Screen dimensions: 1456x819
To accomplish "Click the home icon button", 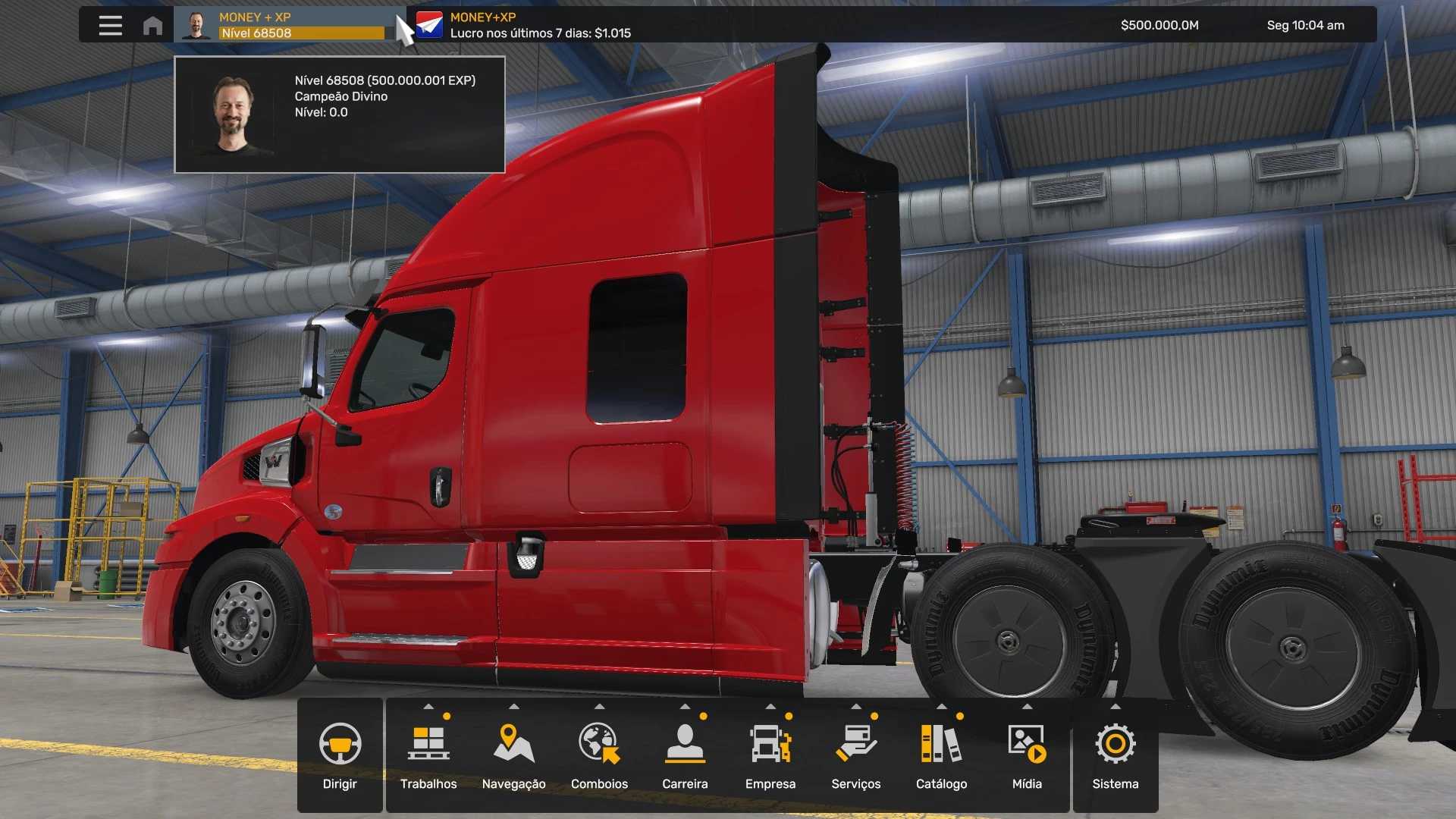I will (152, 25).
